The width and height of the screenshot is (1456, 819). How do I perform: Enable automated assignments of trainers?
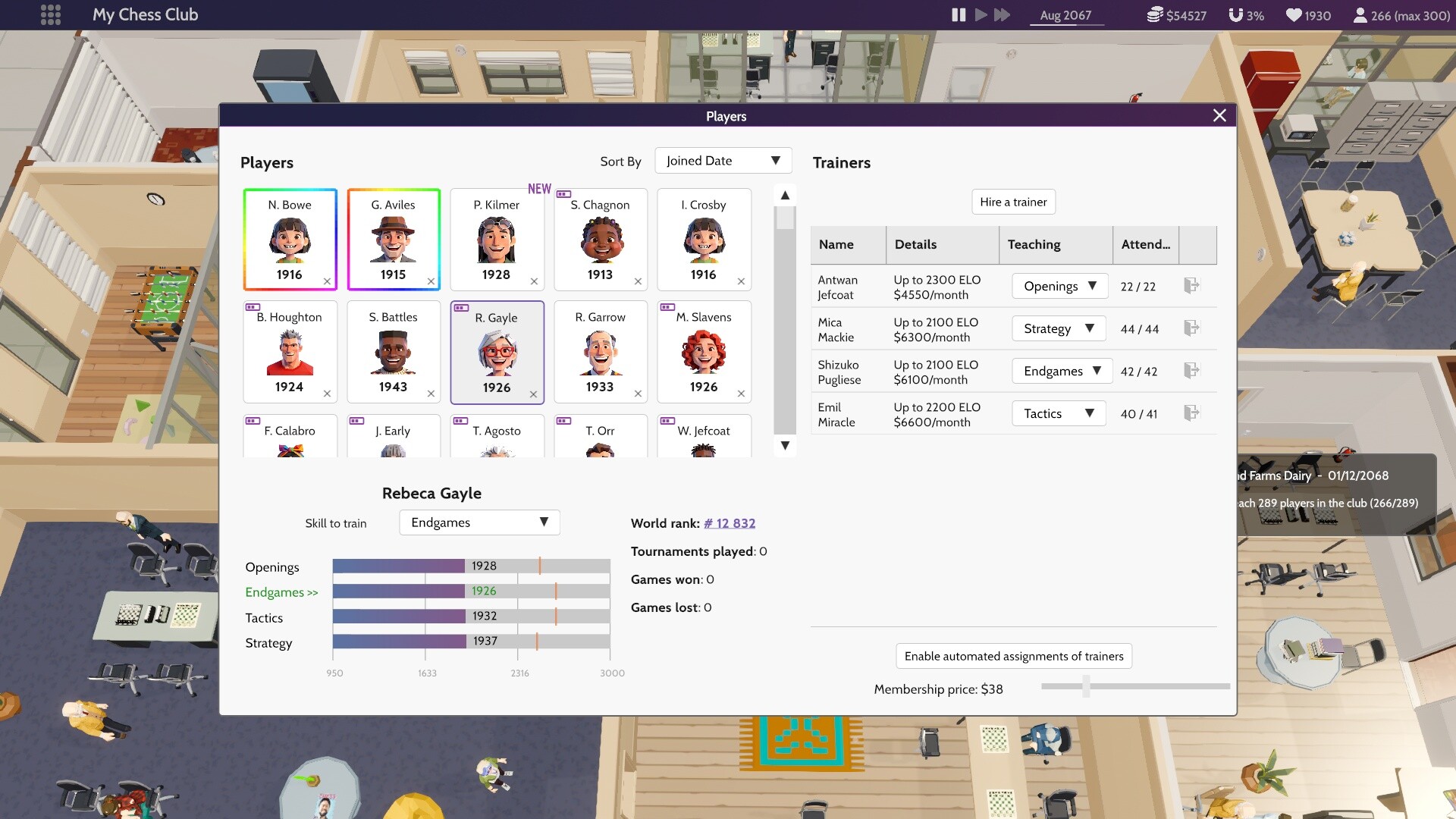pos(1013,655)
